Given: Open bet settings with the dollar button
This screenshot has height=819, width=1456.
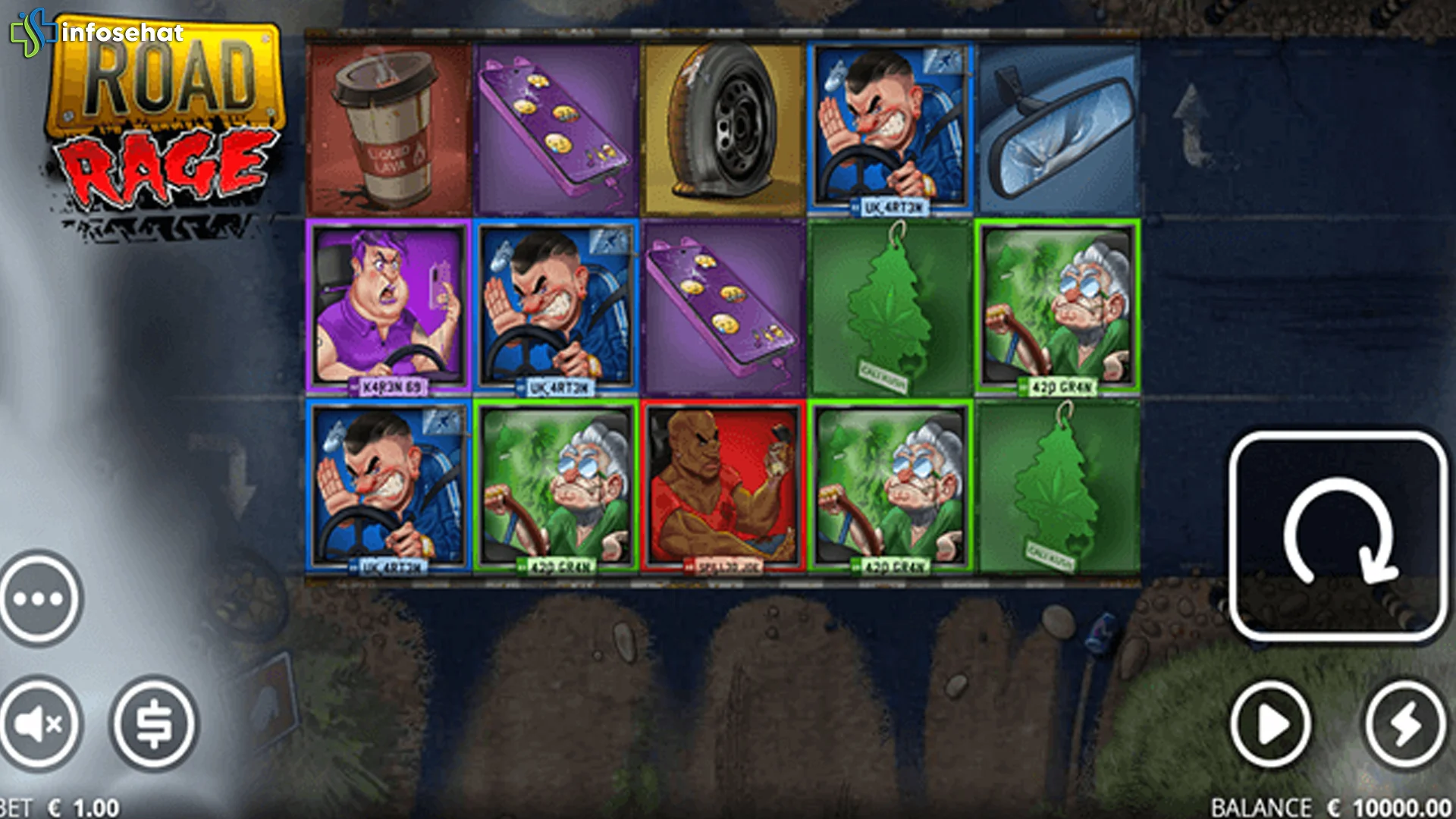Looking at the screenshot, I should (154, 724).
